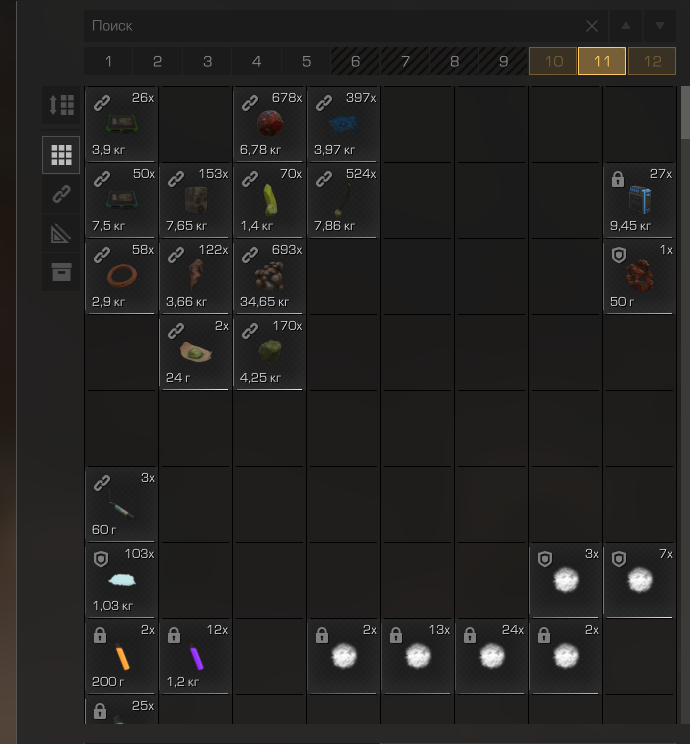Choose the locked purple stick stack of 12

[x=196, y=657]
